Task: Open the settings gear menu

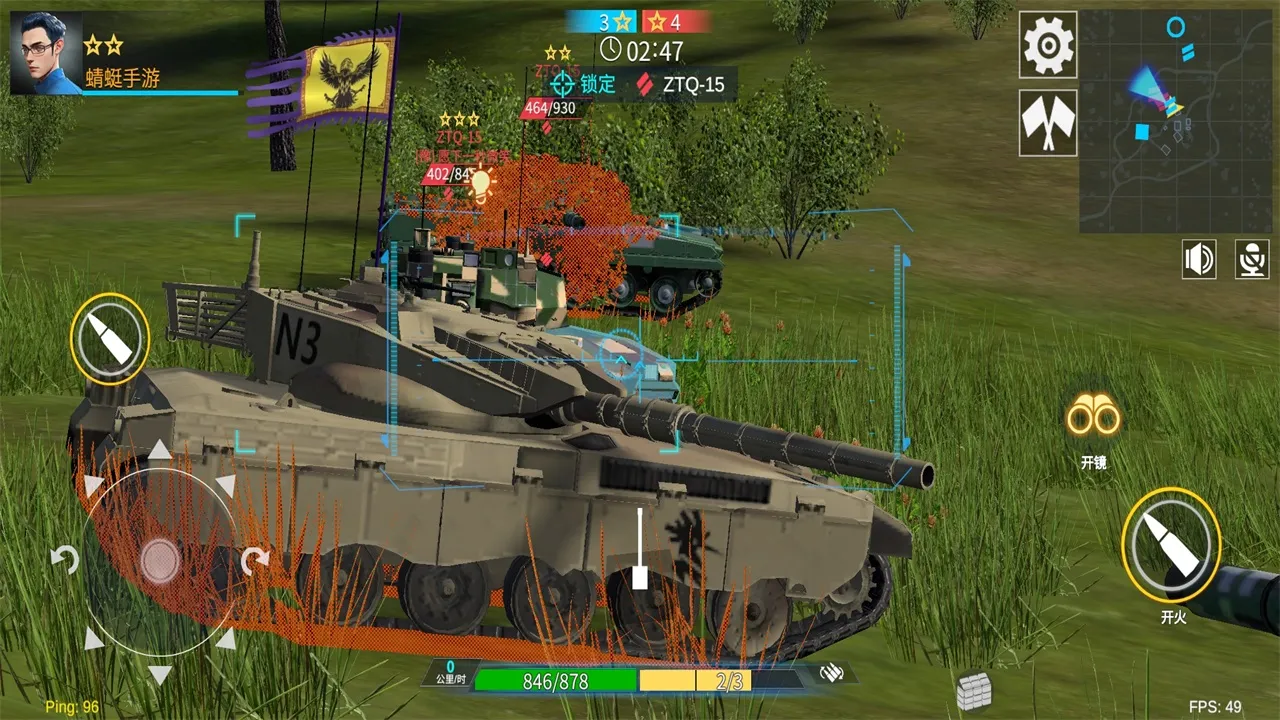Action: click(x=1046, y=46)
